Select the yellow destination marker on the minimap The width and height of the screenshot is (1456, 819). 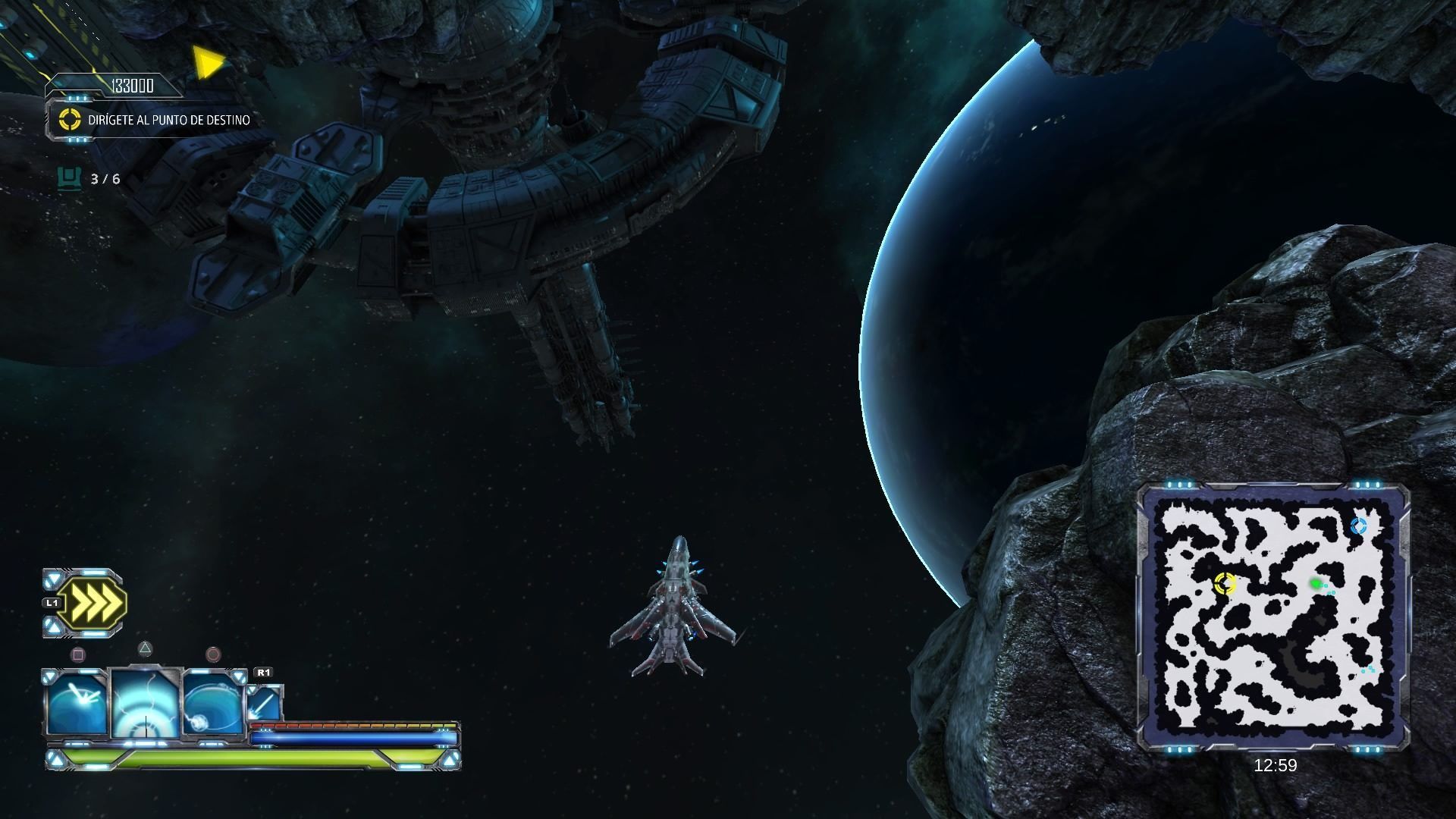pos(1225,583)
